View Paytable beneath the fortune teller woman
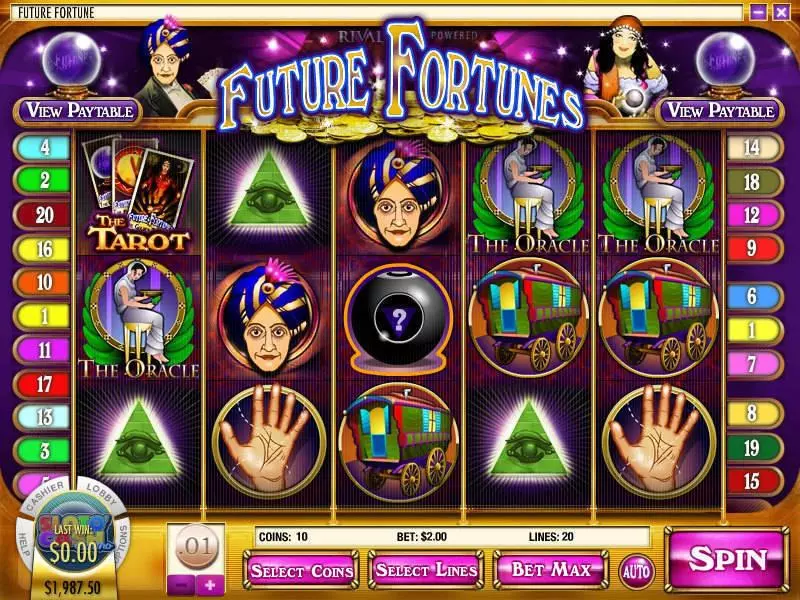Viewport: 800px width, 600px height. pyautogui.click(x=719, y=111)
